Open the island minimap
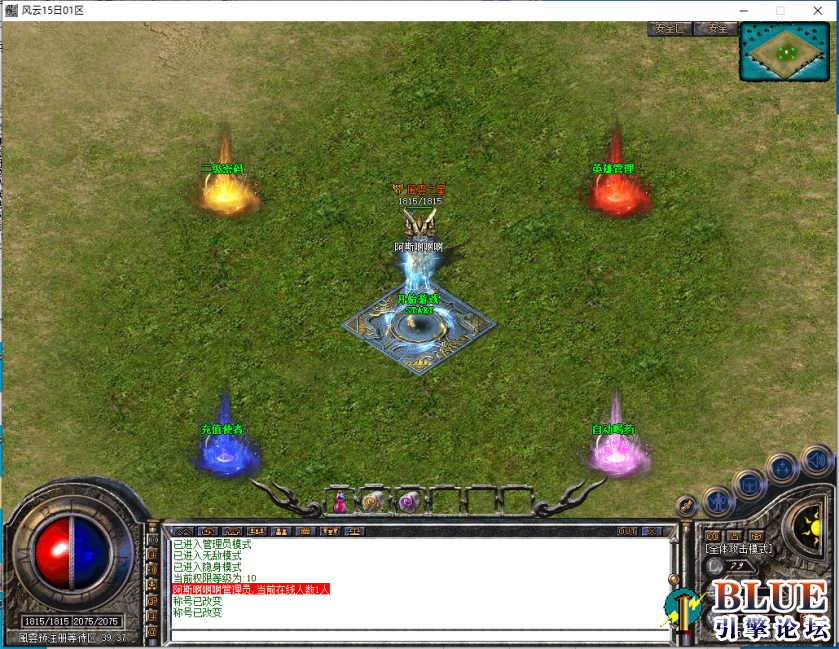Image resolution: width=839 pixels, height=649 pixels. tap(785, 51)
